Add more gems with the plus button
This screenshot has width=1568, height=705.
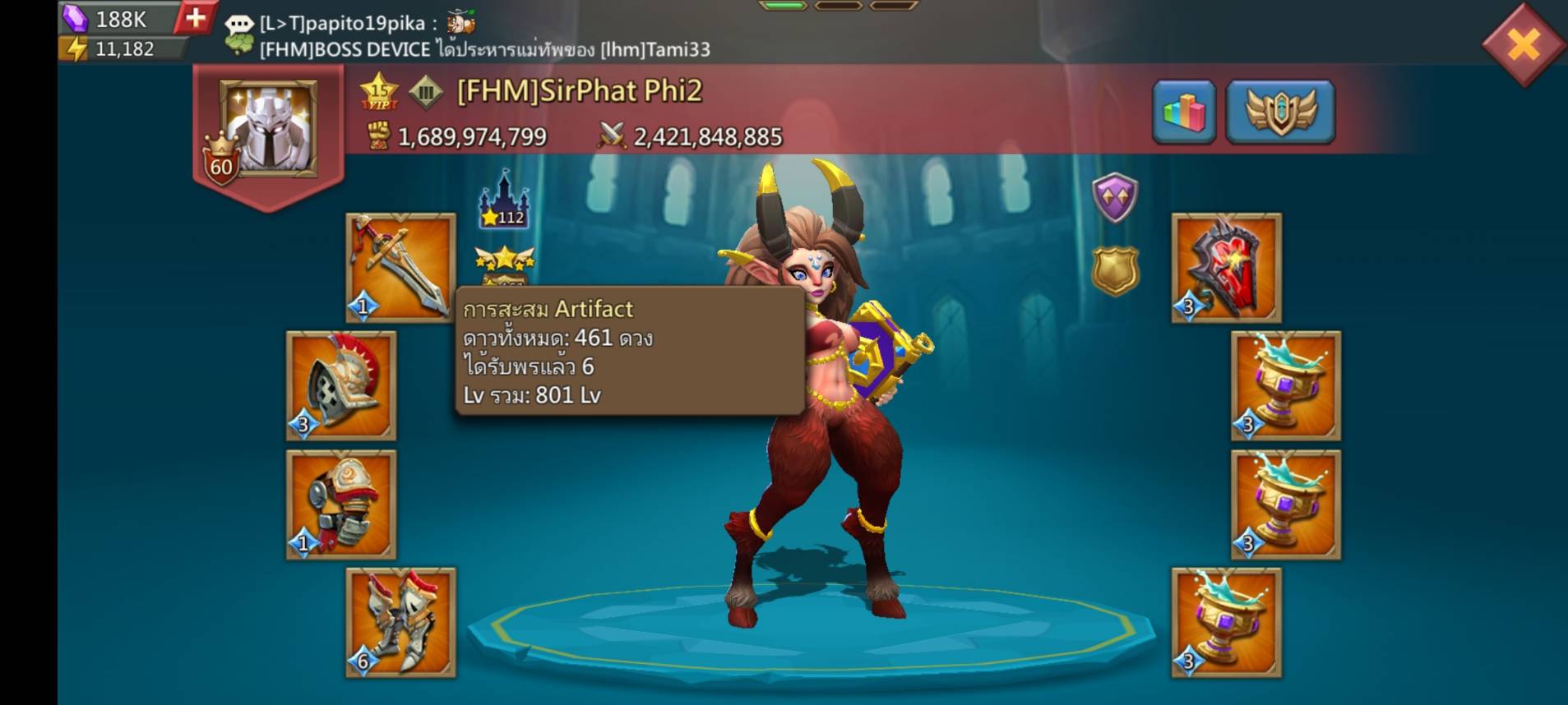tap(195, 18)
